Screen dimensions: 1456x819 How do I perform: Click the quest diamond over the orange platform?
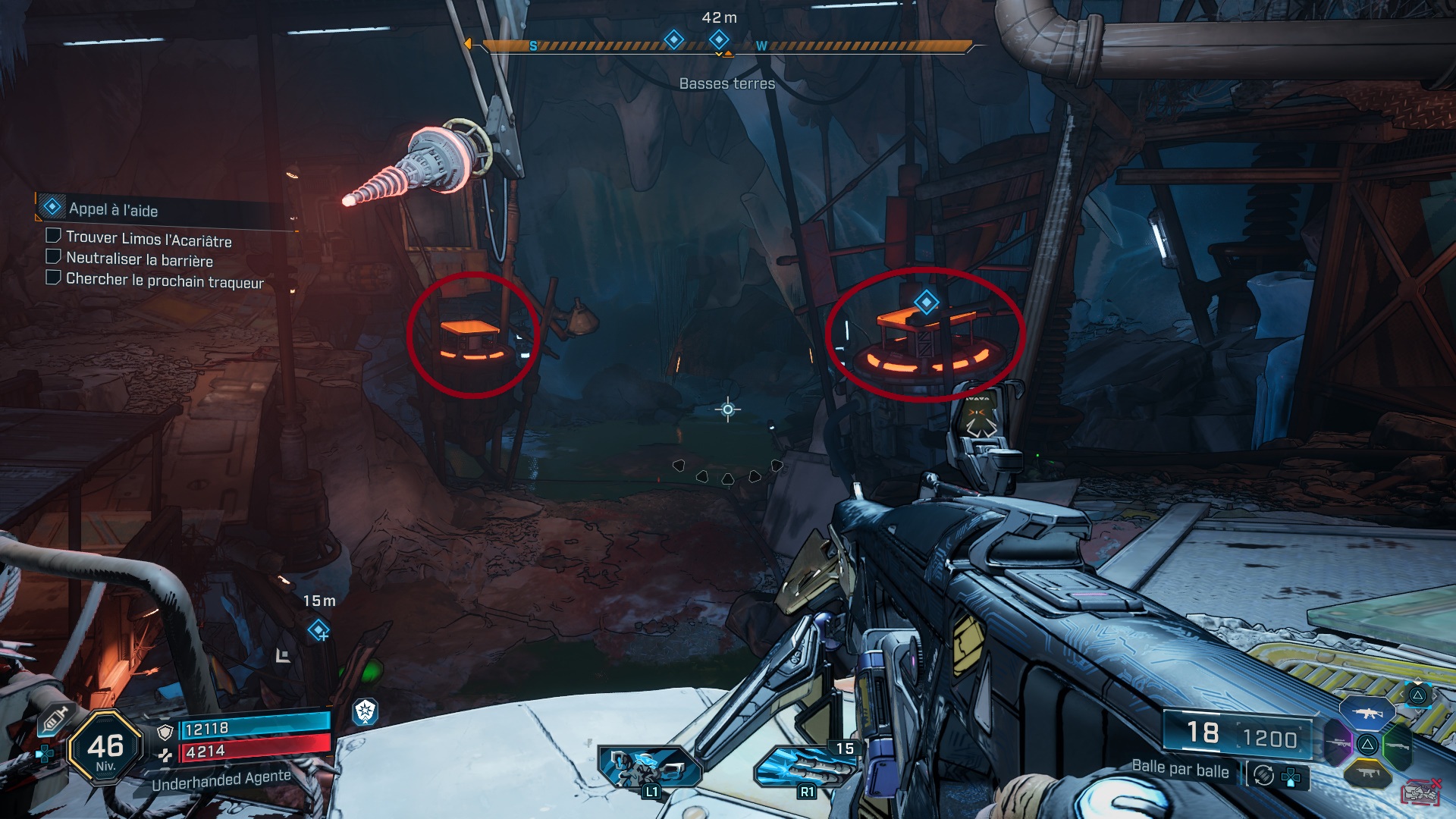926,302
